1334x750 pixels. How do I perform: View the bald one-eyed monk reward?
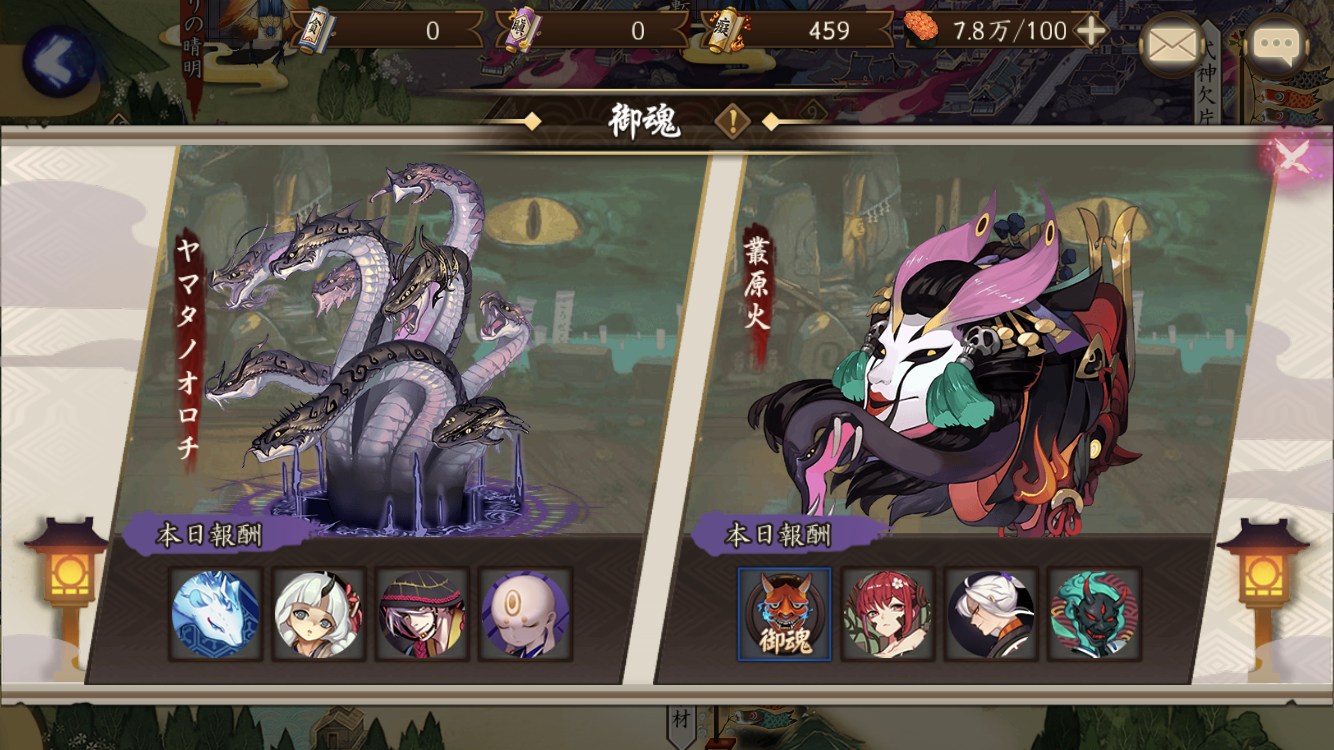tap(526, 614)
